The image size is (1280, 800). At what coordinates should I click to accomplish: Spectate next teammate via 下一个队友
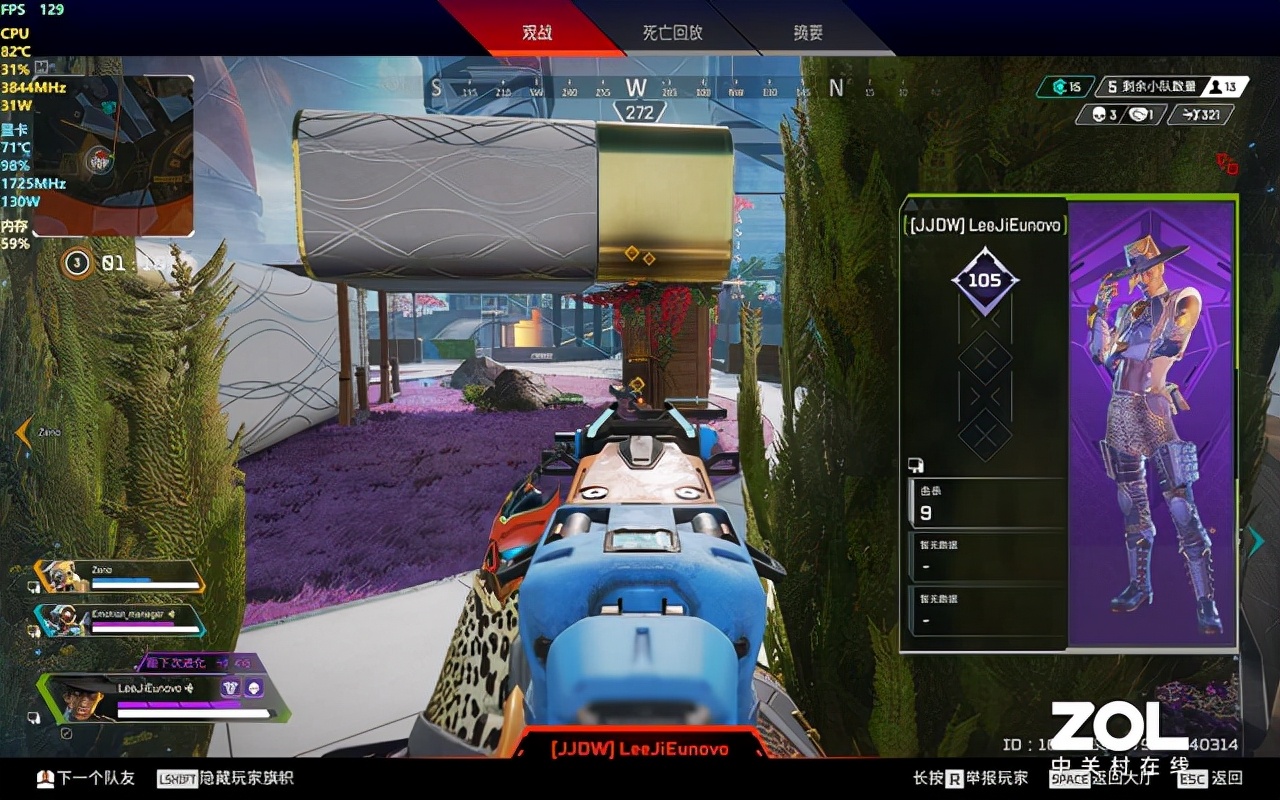86,778
